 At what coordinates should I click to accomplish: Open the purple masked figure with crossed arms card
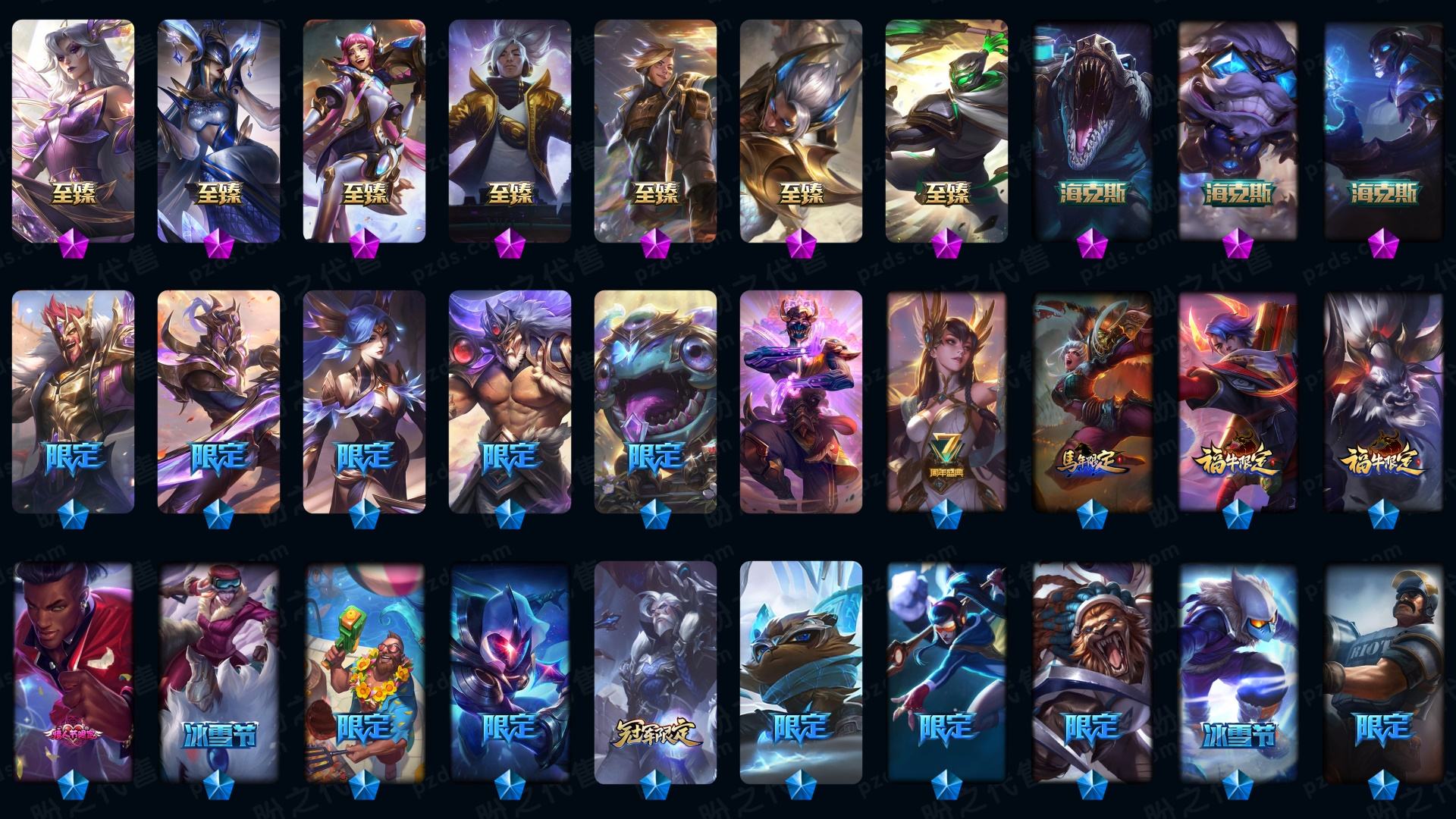(801, 402)
